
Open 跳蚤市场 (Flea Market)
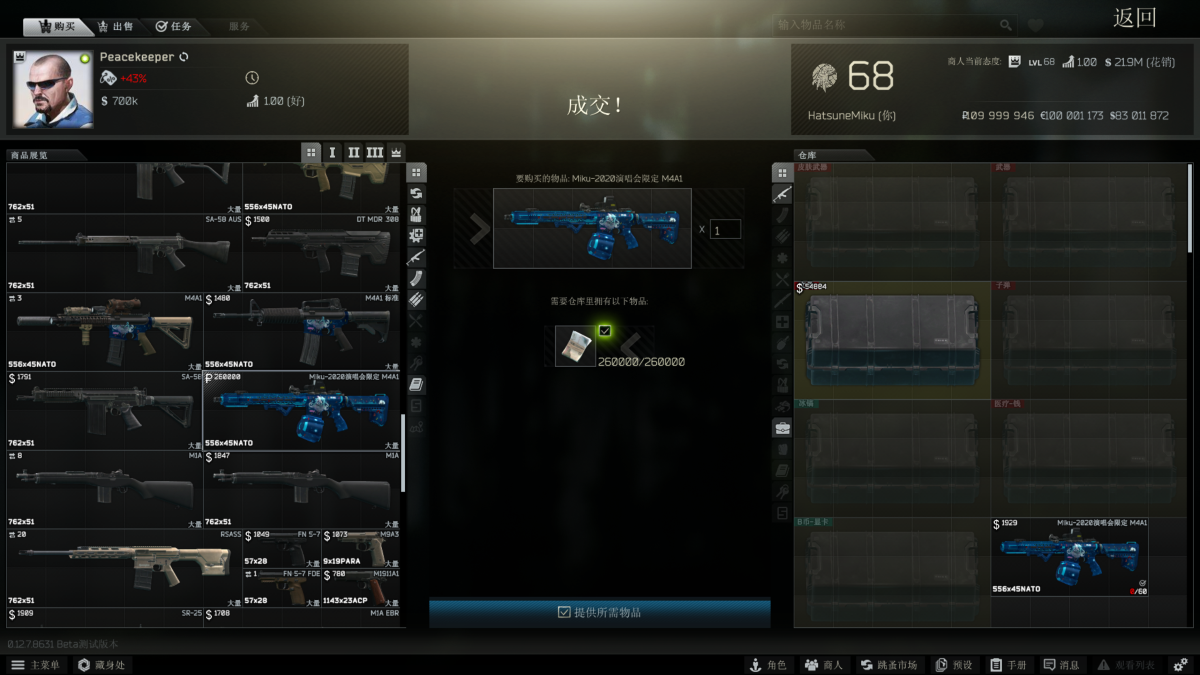point(888,665)
